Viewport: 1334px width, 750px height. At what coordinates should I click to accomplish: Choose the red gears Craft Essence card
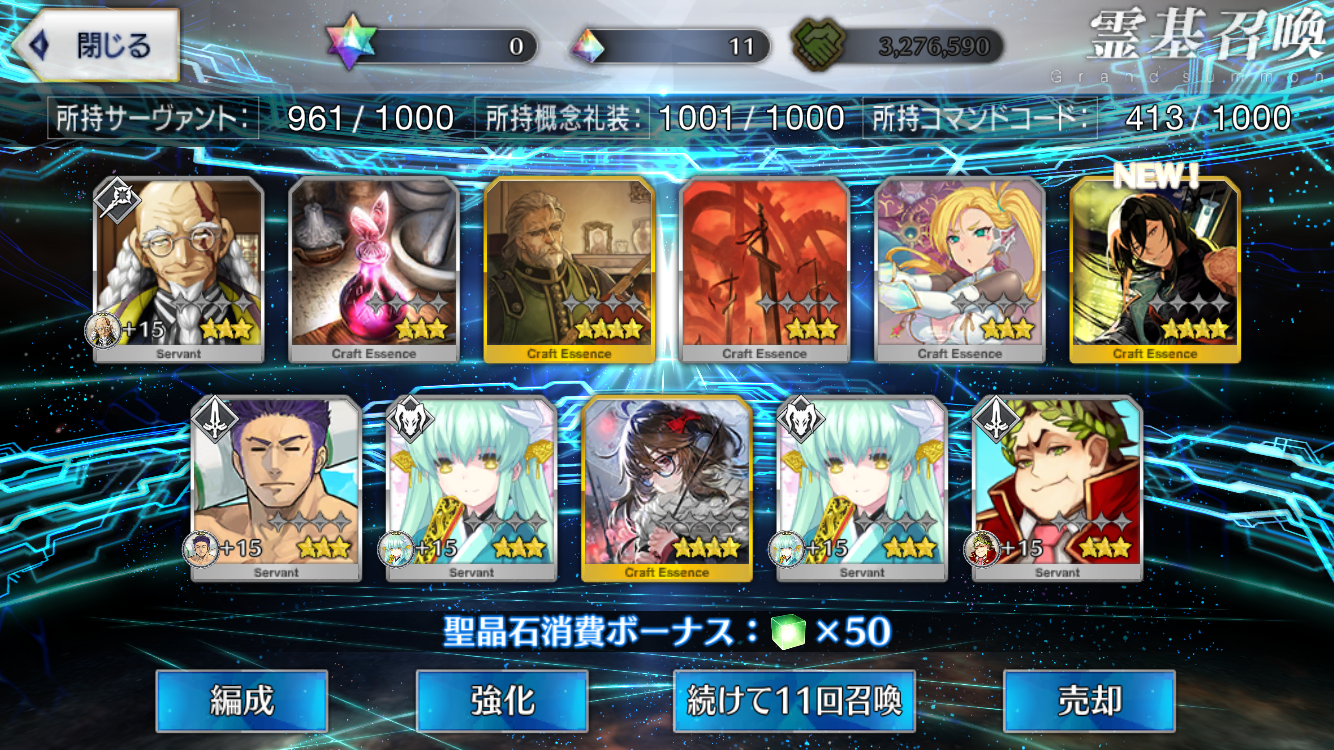(x=765, y=269)
